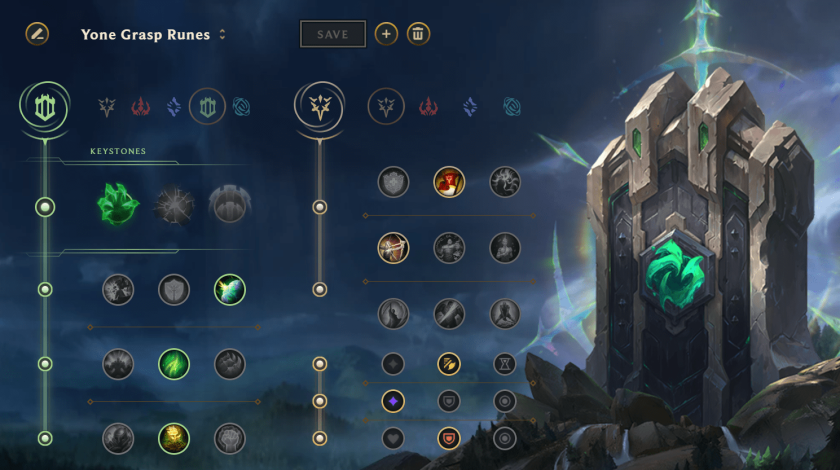The image size is (840, 470).
Task: Select the Legend: Alacrity rune
Action: point(393,247)
